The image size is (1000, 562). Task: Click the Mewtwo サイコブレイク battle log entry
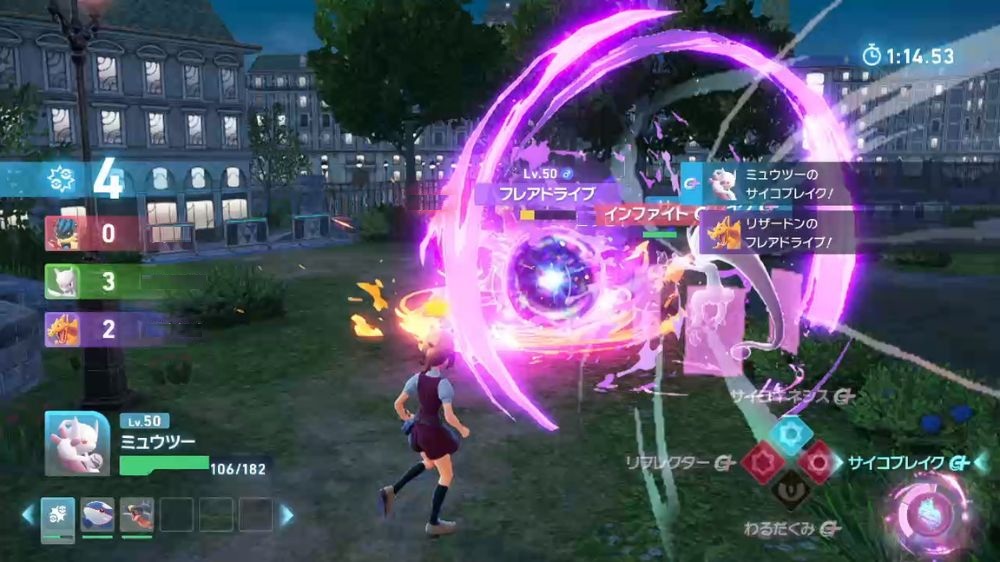click(770, 183)
